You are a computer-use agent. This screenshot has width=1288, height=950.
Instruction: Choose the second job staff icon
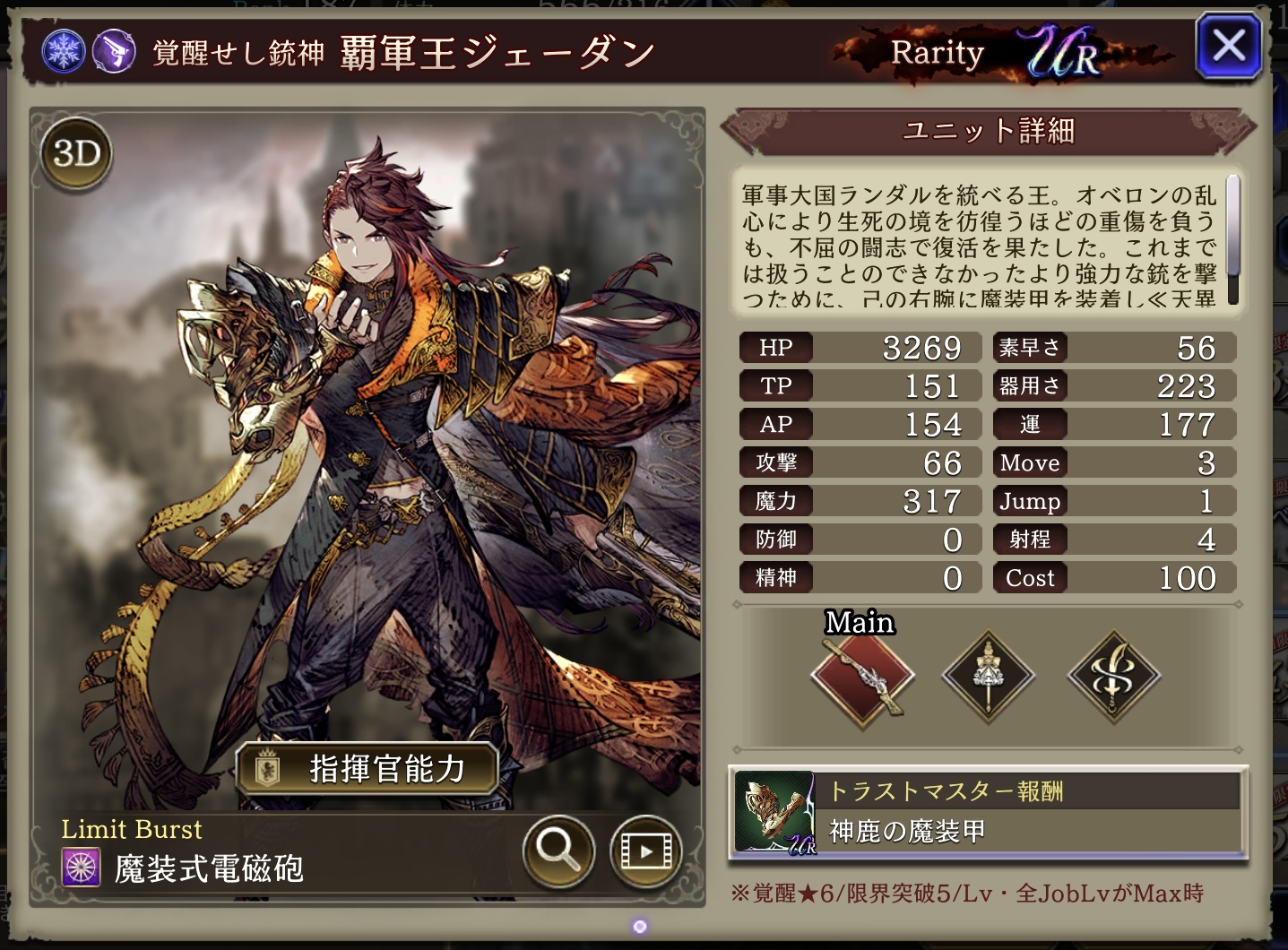989,675
